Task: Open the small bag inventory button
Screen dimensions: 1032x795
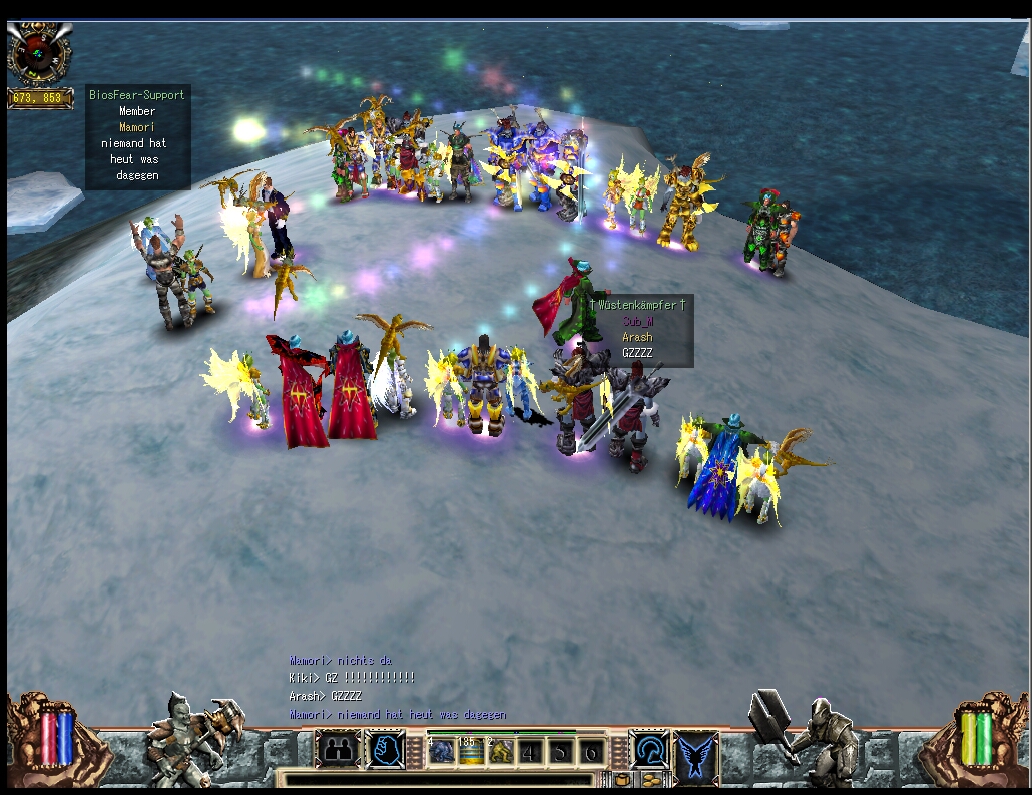Action: [x=622, y=779]
